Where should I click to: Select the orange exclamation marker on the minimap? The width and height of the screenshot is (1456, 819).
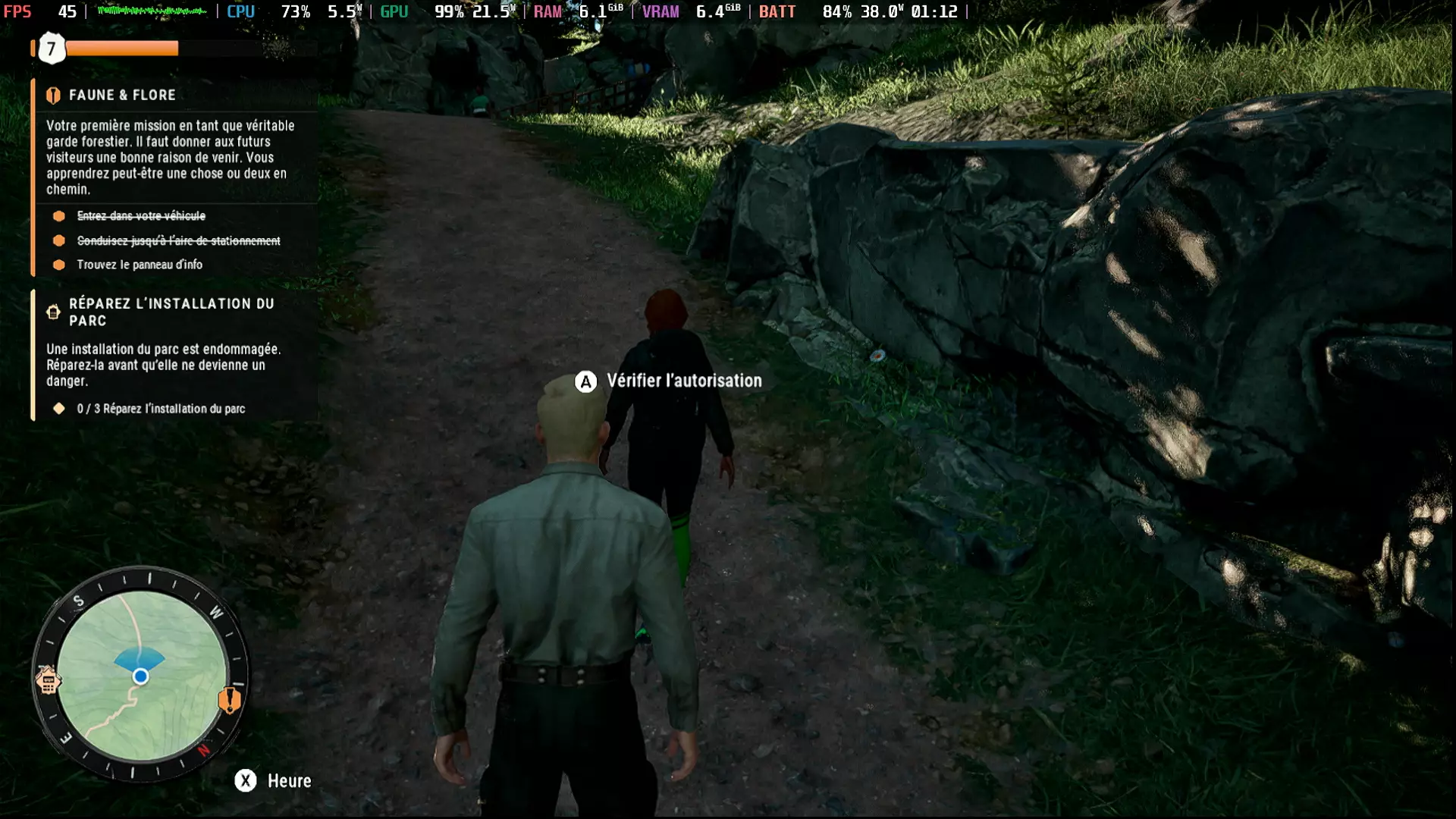229,699
